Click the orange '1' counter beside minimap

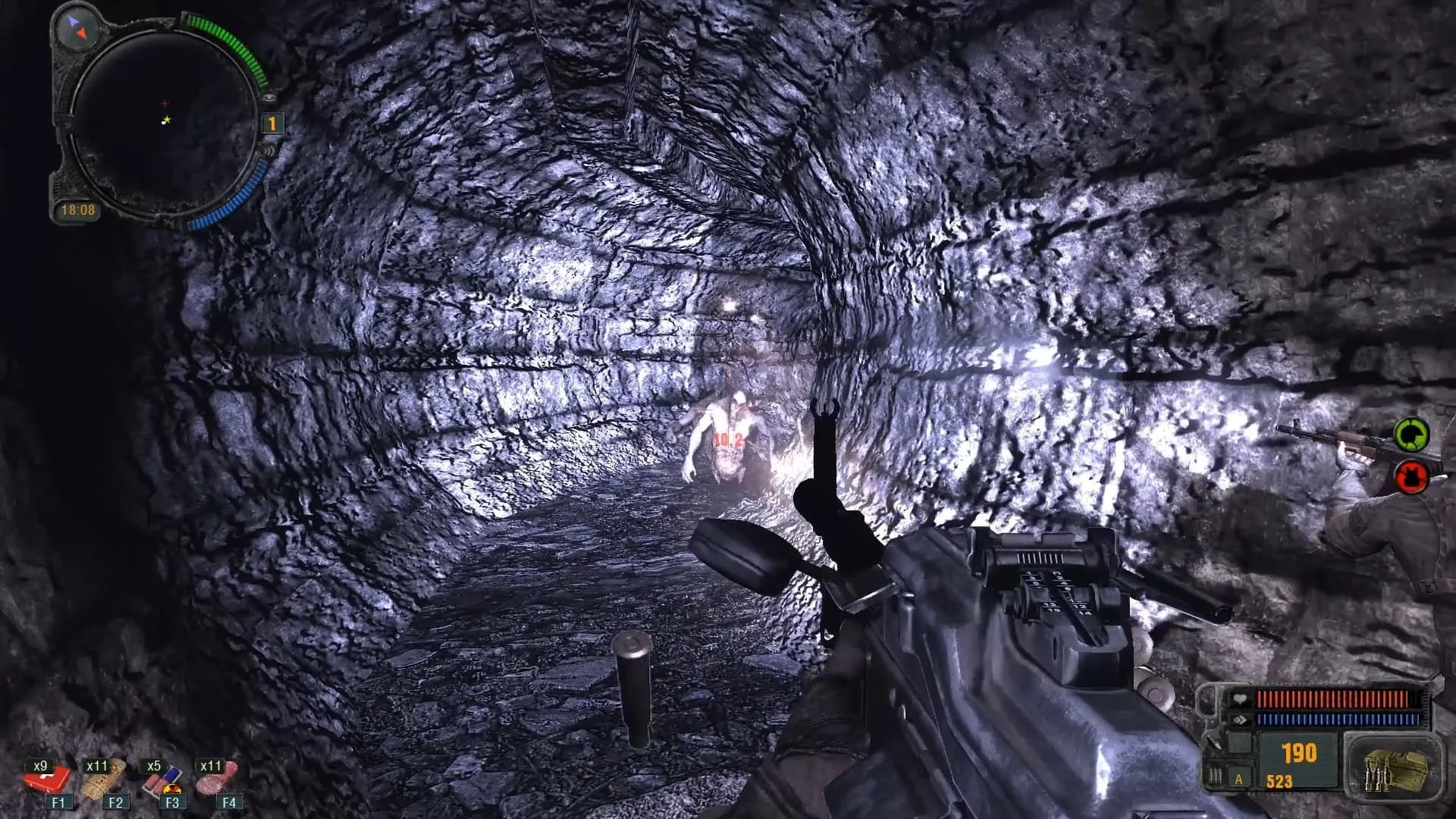271,124
